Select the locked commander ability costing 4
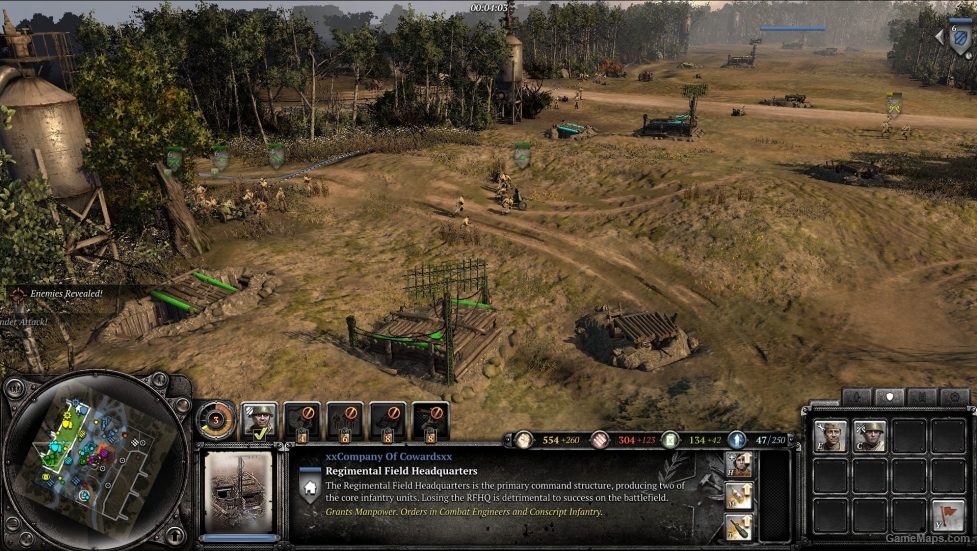977x551 pixels. 303,420
